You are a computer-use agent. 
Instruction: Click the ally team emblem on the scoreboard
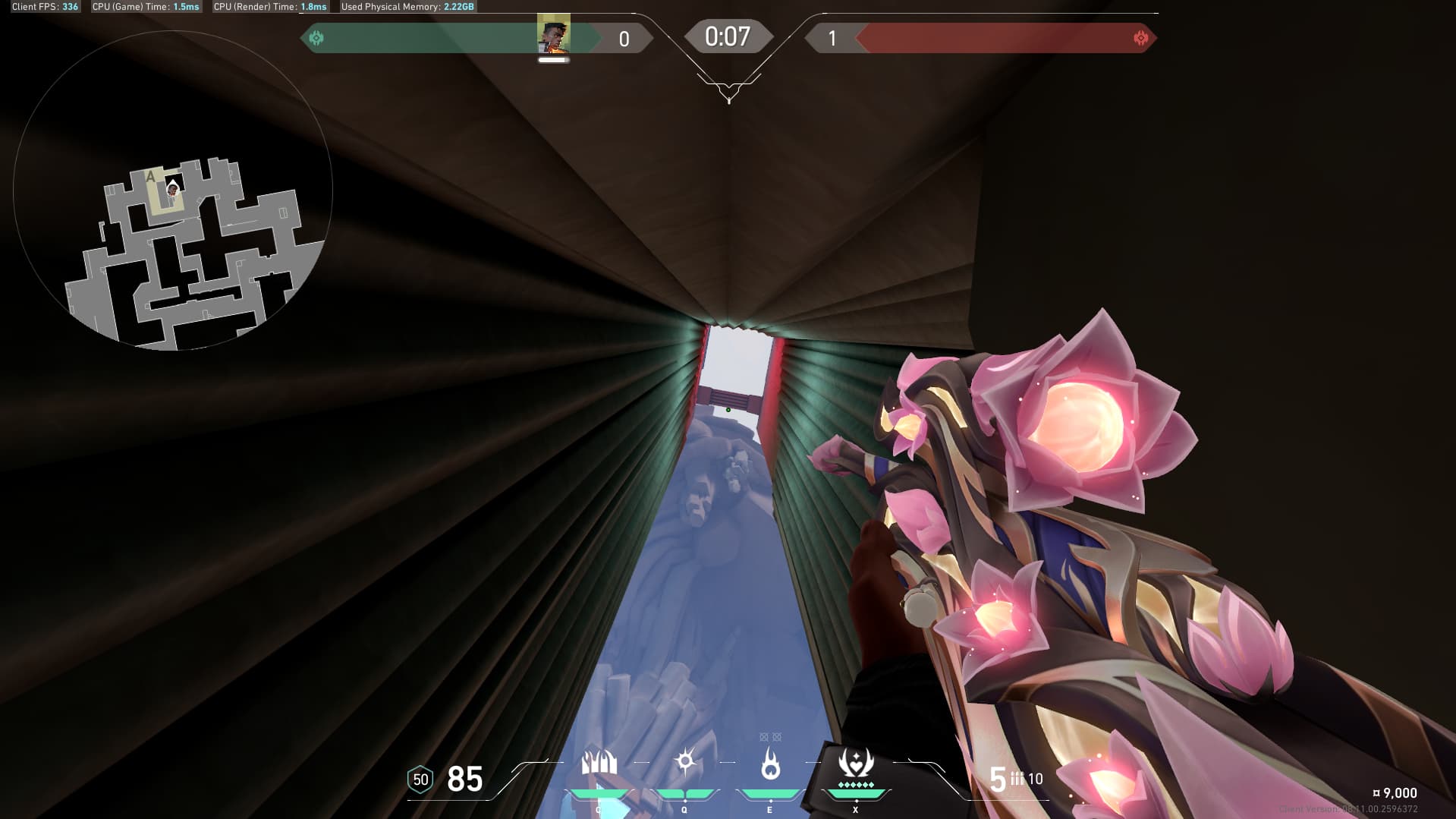pos(316,36)
